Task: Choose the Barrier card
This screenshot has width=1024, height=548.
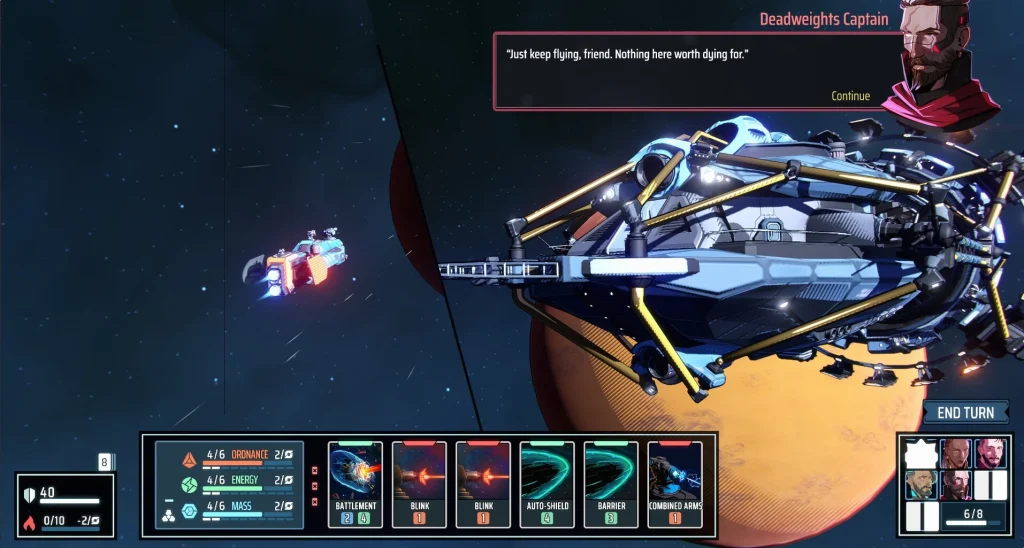Action: [611, 483]
